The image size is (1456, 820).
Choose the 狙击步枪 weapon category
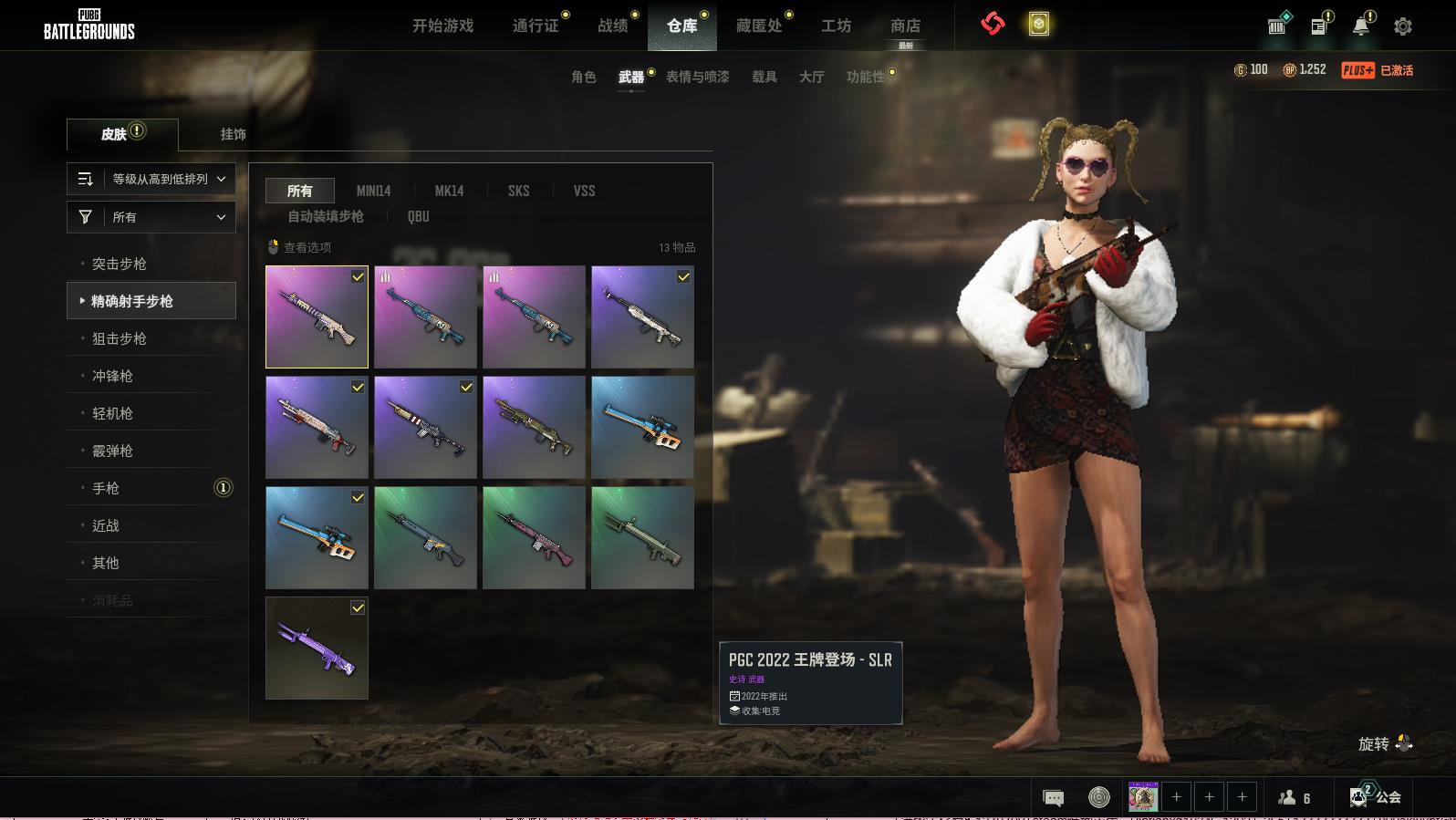pyautogui.click(x=120, y=338)
